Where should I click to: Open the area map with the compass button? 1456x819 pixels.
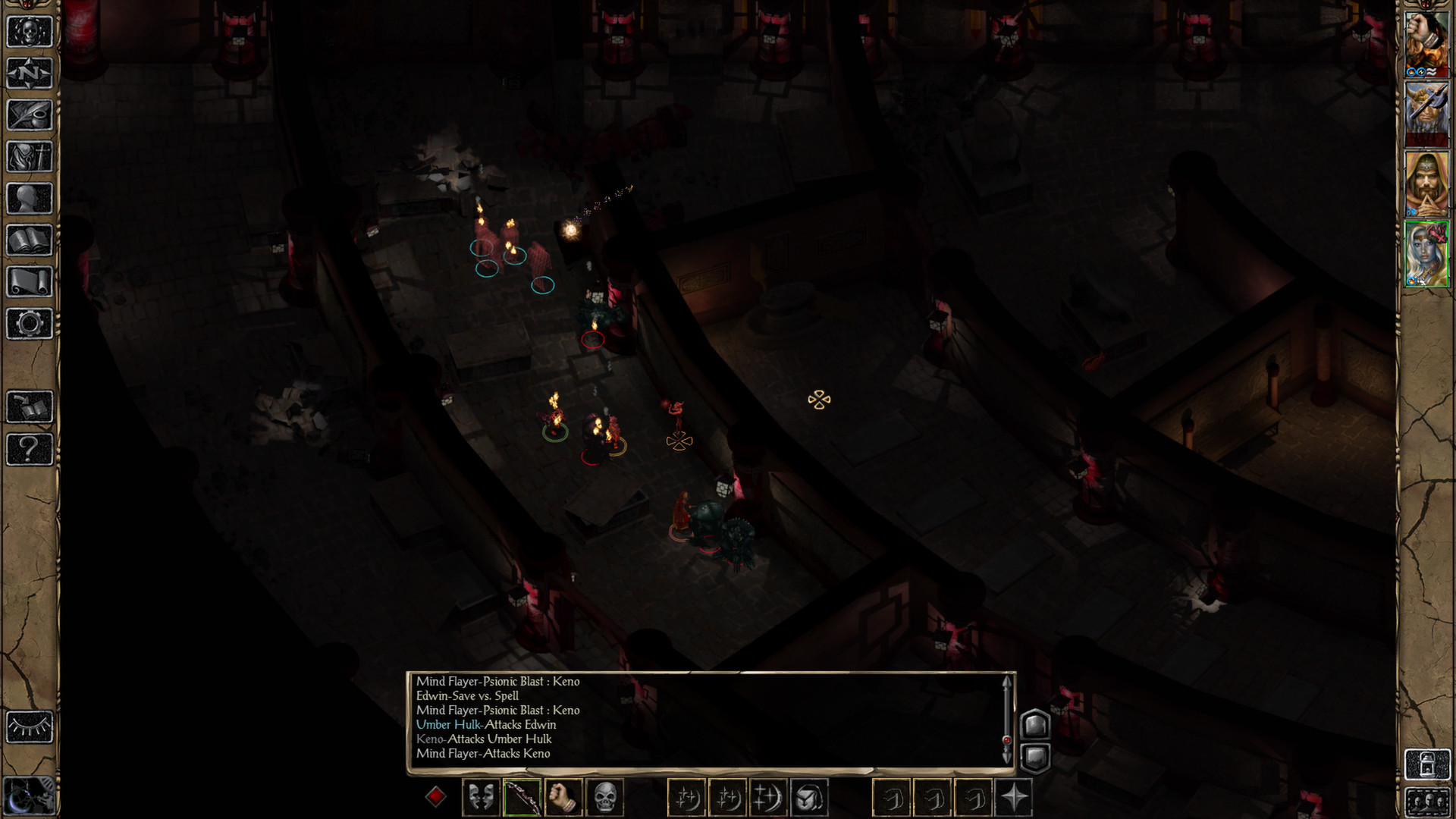30,74
